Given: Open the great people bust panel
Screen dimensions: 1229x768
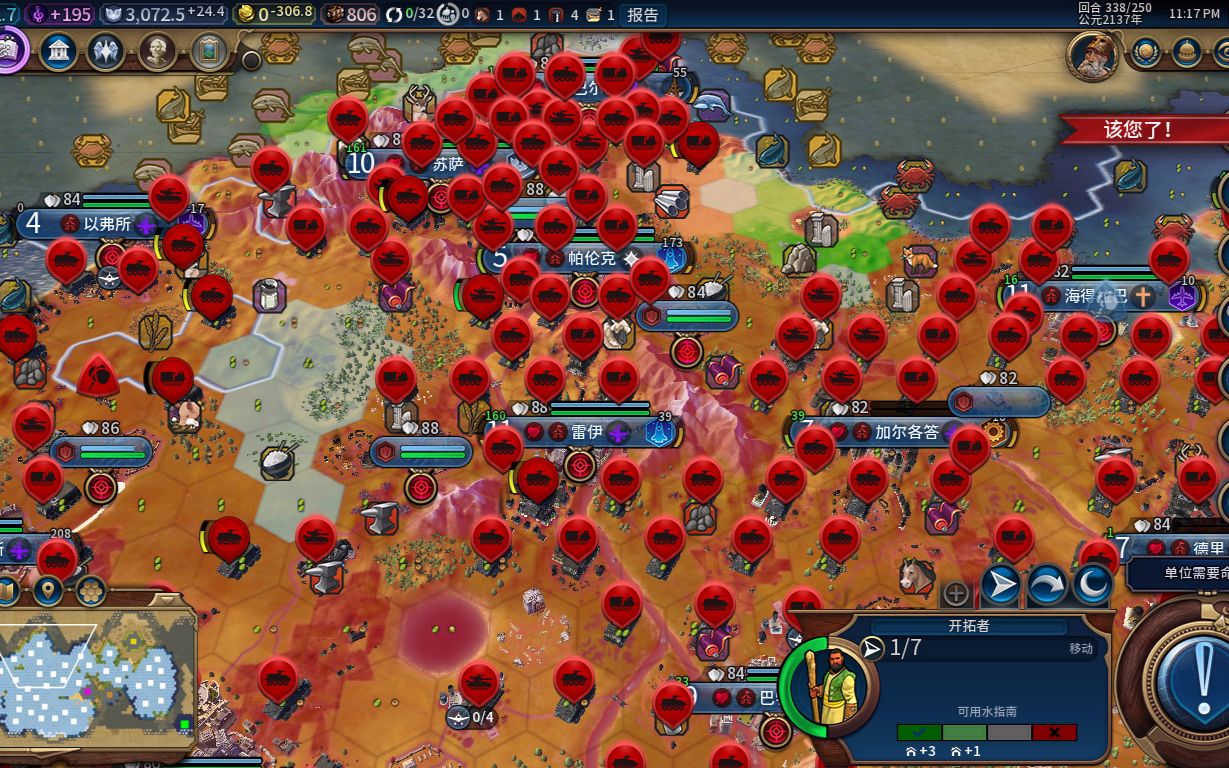Looking at the screenshot, I should (157, 52).
